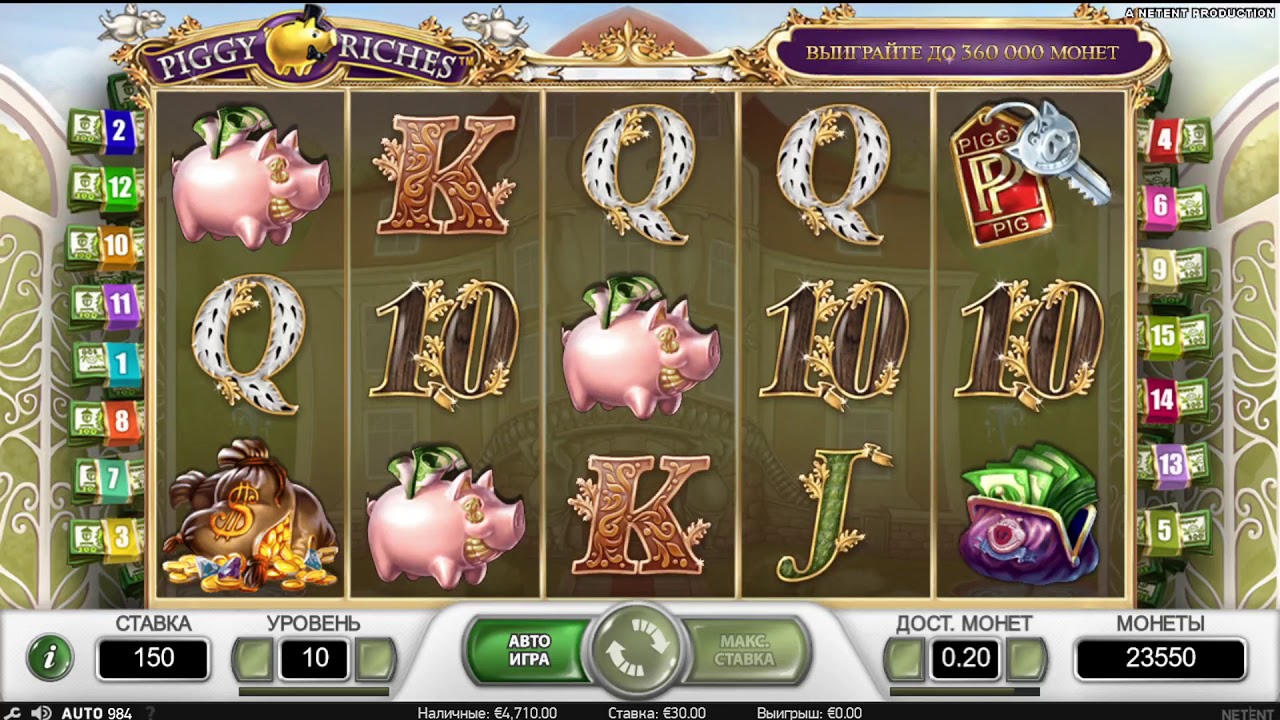Show payline 8 indicator
Image resolution: width=1280 pixels, height=720 pixels.
pos(121,420)
